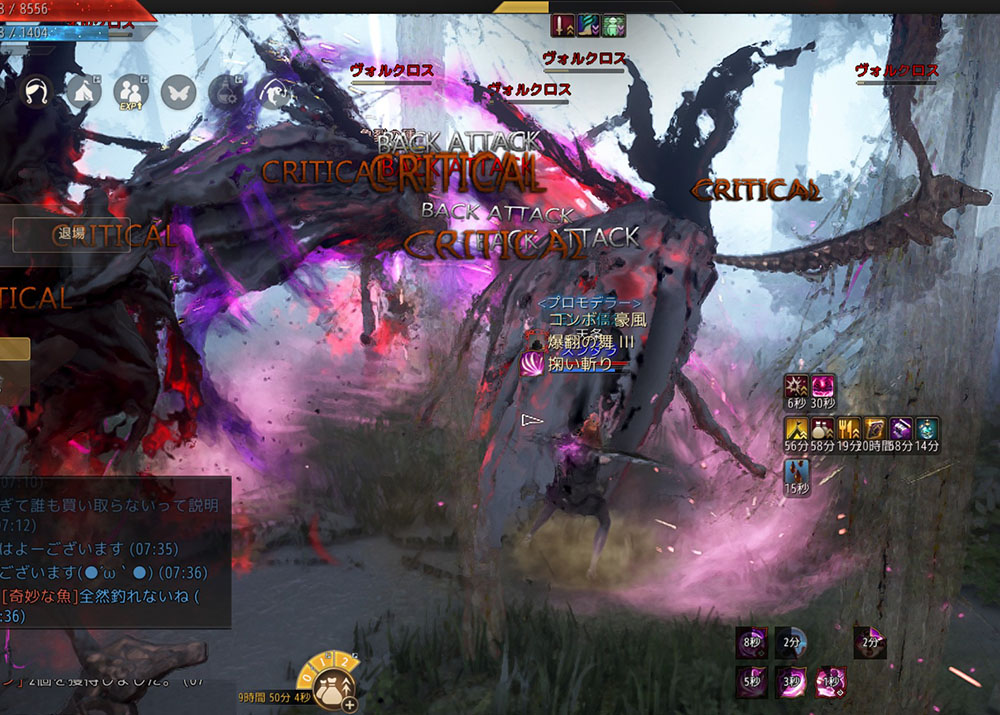
Task: Click the camp tent icon
Action: click(85, 92)
